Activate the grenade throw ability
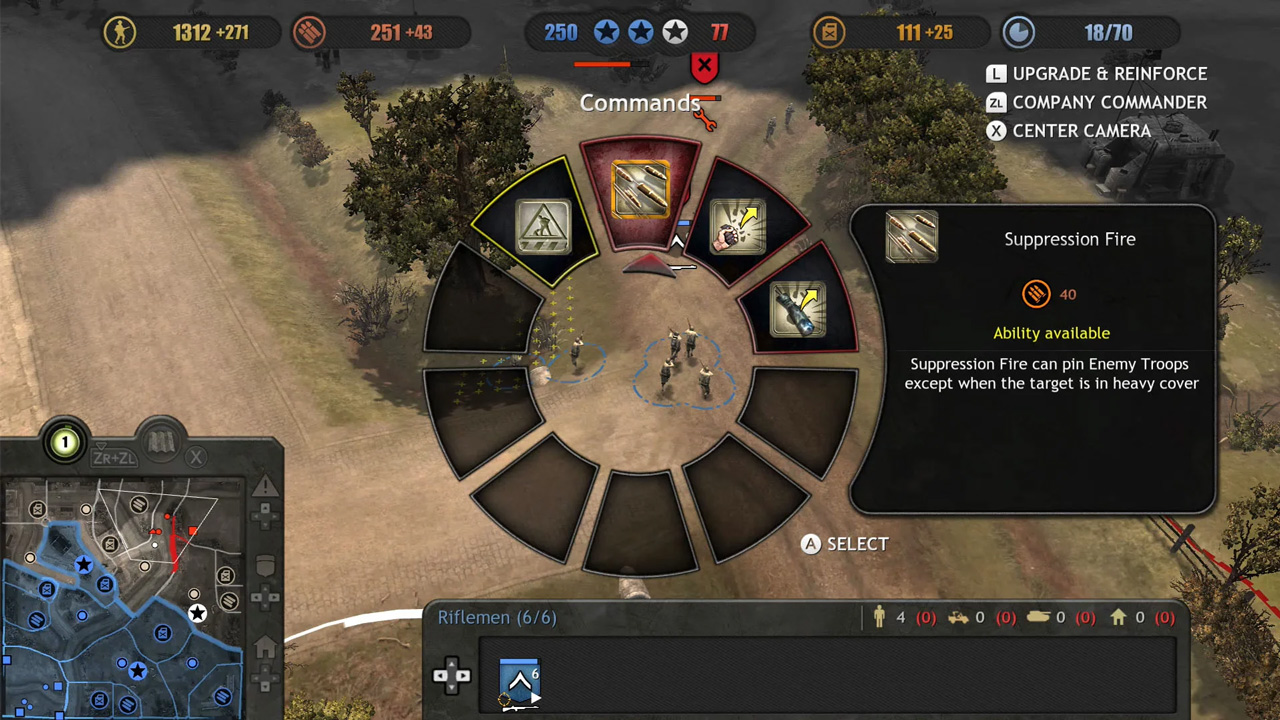The height and width of the screenshot is (720, 1280). coord(737,226)
